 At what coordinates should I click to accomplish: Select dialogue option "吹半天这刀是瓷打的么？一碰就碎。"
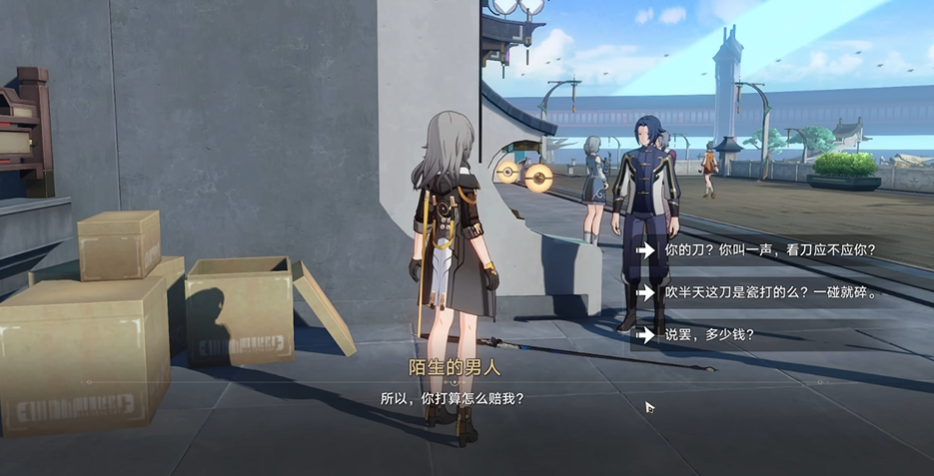pyautogui.click(x=768, y=293)
